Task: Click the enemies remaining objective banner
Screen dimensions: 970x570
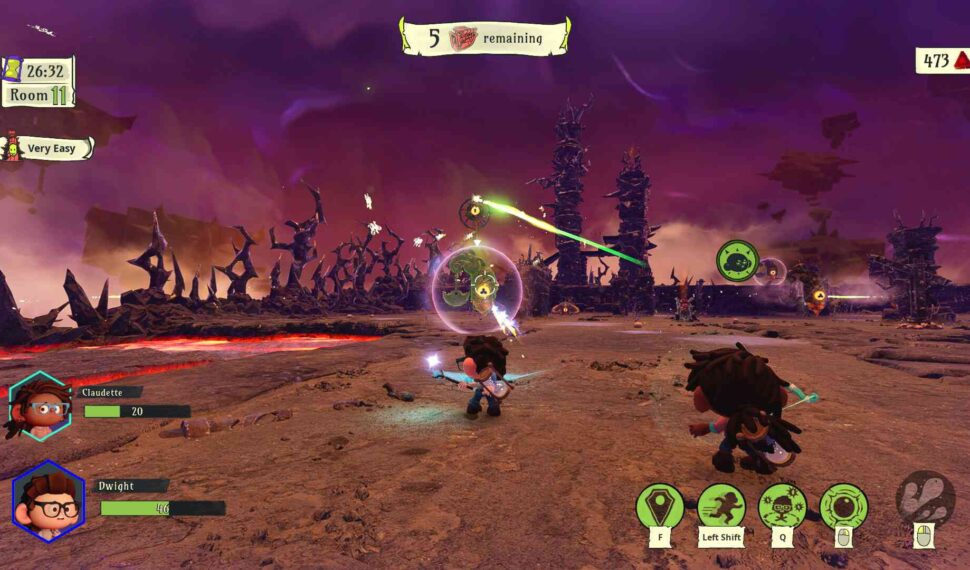Action: click(485, 37)
